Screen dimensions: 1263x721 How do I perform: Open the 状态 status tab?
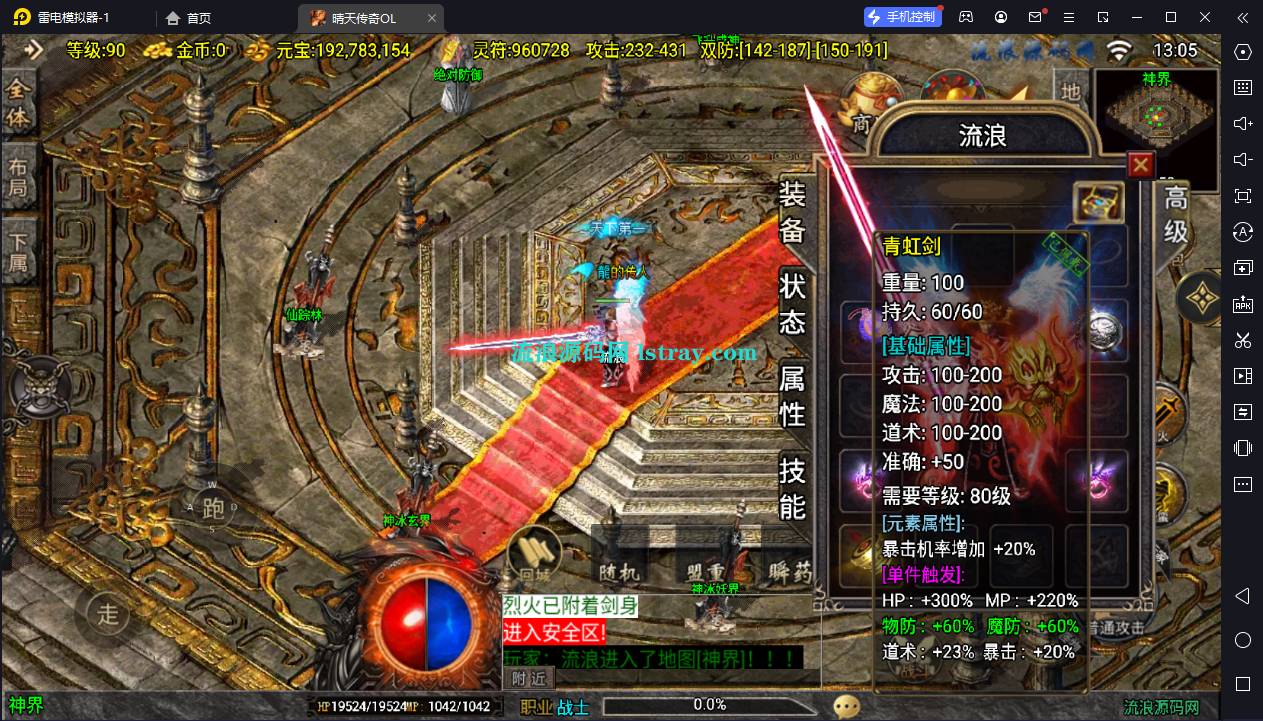pos(793,303)
